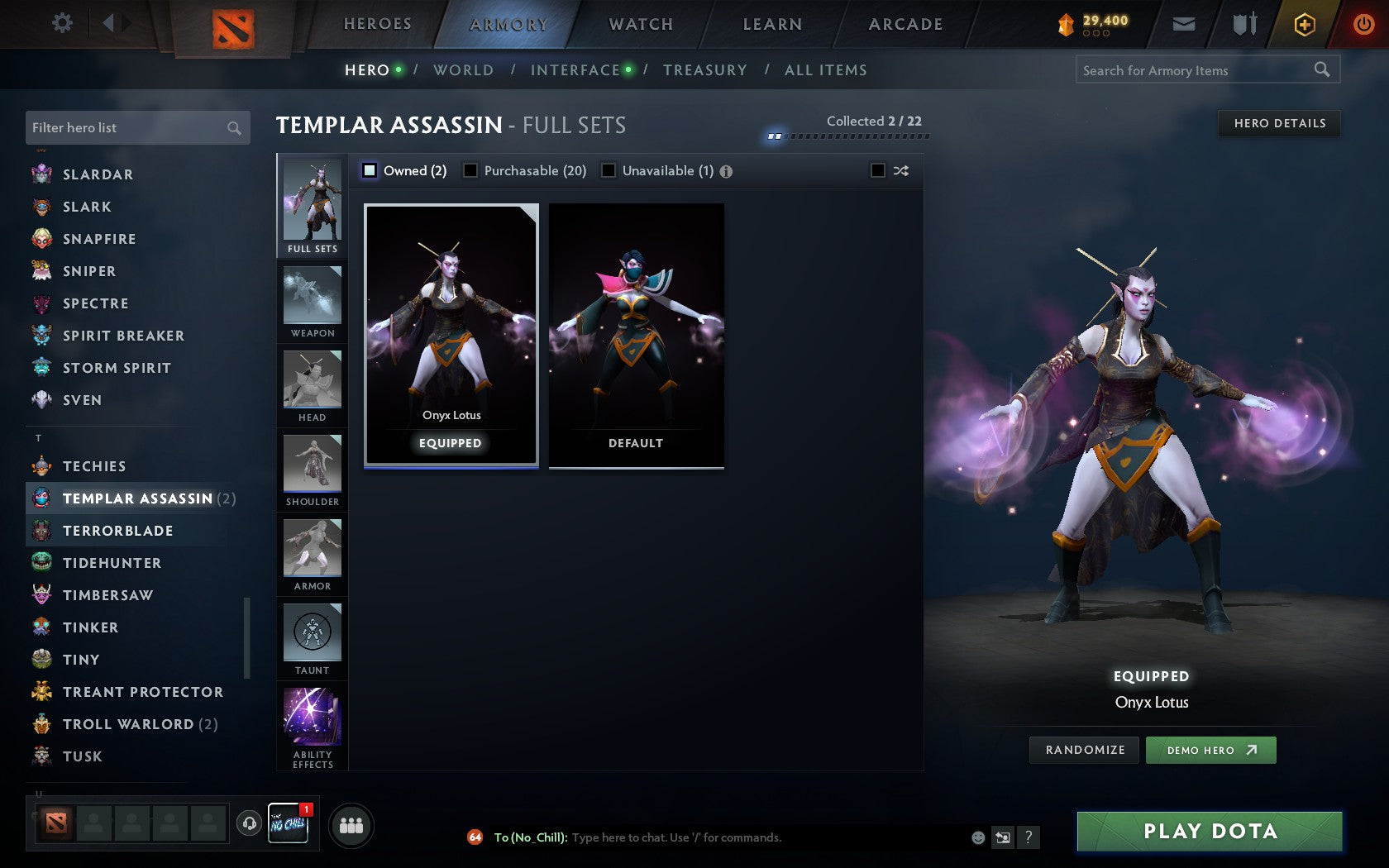Browse Ability Effects items
Viewport: 1389px width, 868px height.
point(312,721)
